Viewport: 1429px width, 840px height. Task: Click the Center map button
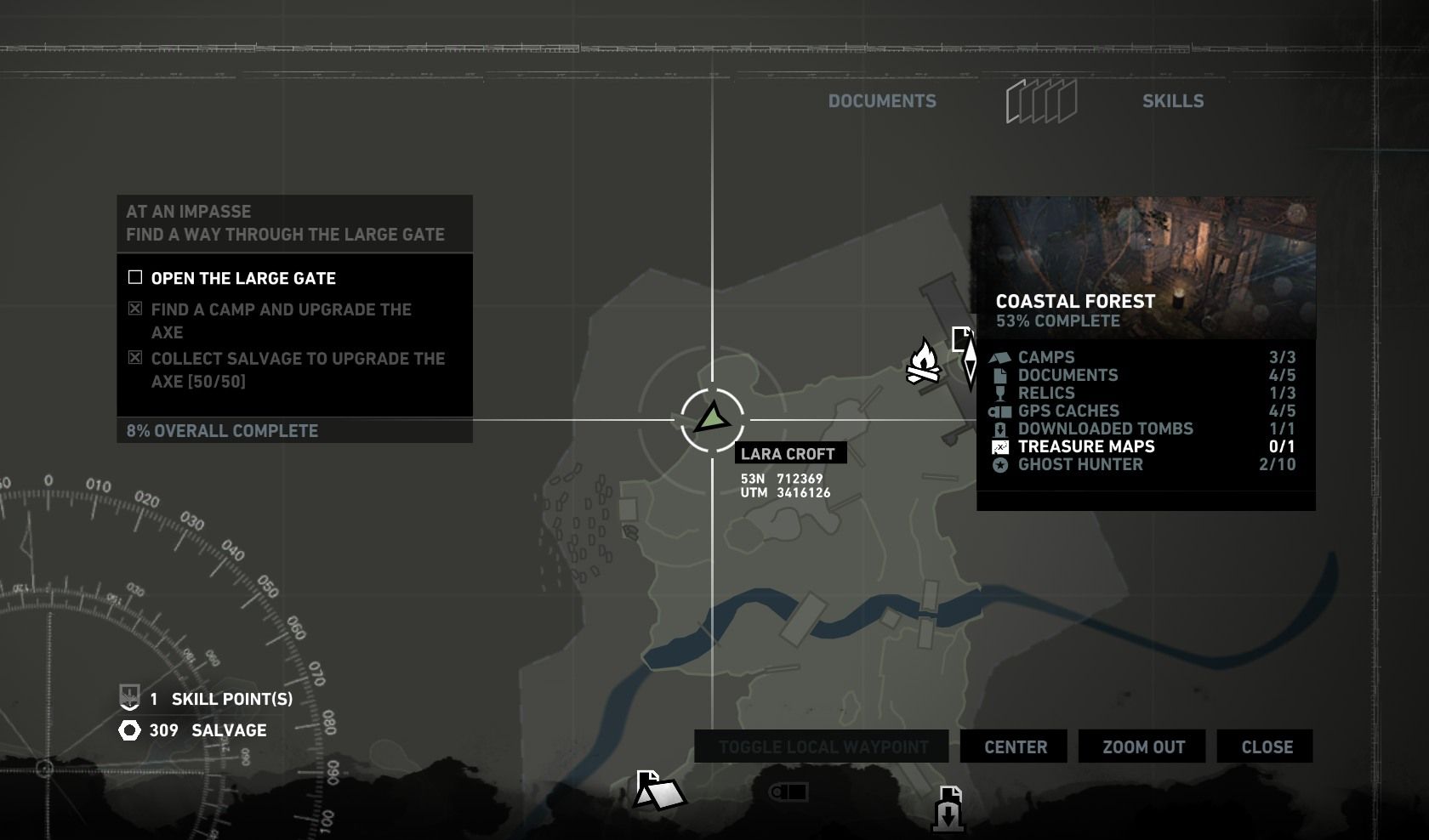1015,746
